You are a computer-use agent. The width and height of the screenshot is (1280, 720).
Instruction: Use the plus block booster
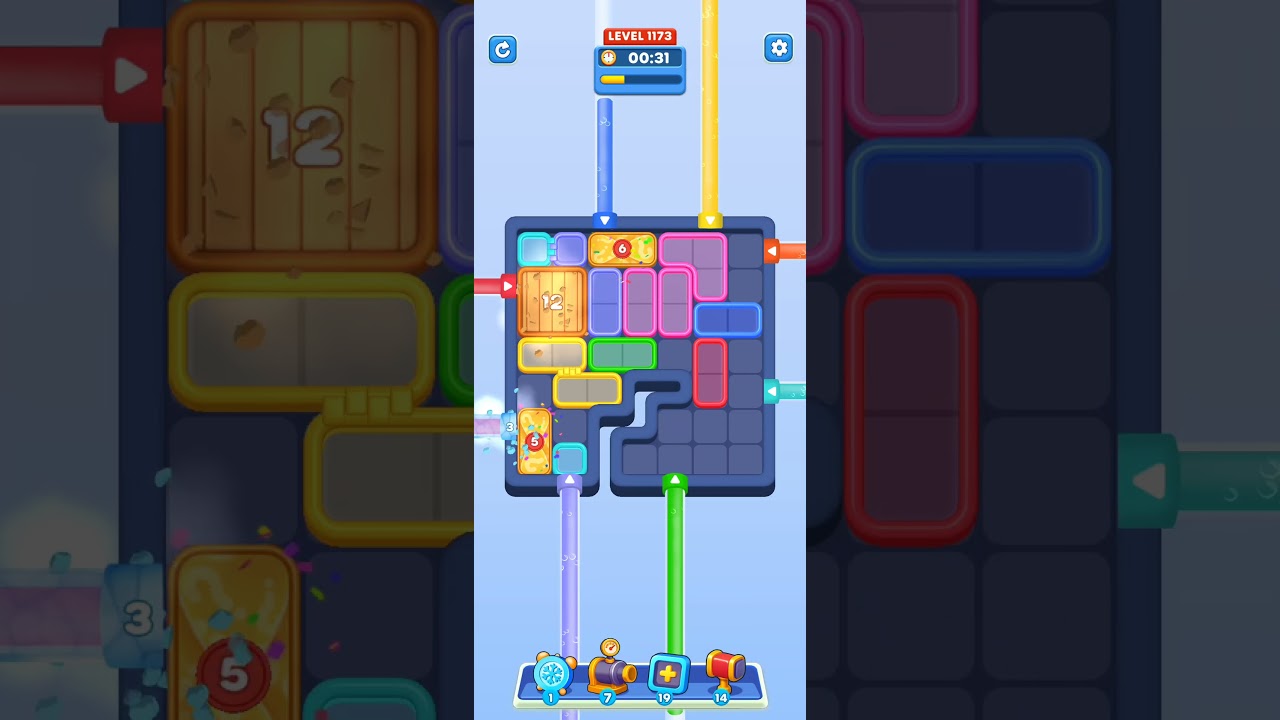coord(667,672)
